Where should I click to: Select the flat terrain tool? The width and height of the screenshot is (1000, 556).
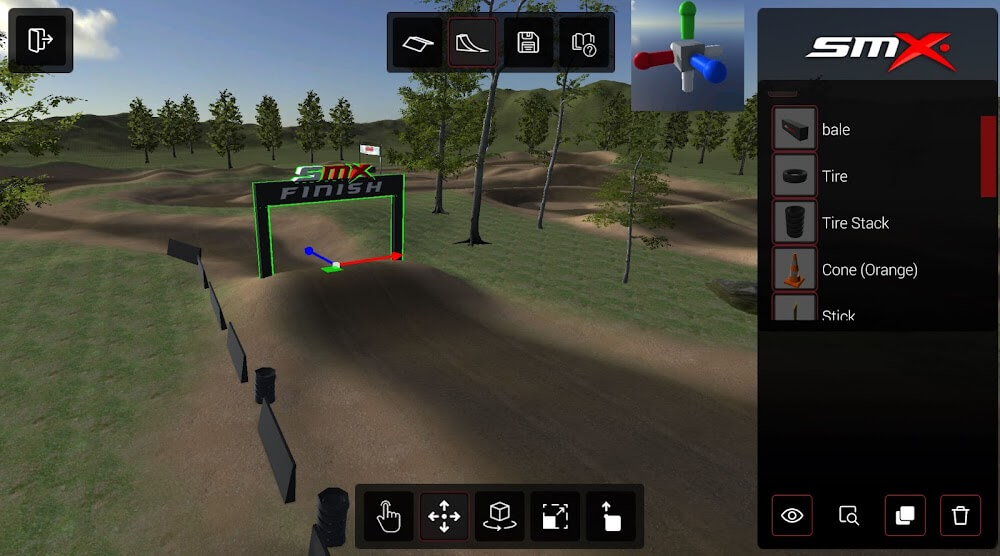point(417,42)
